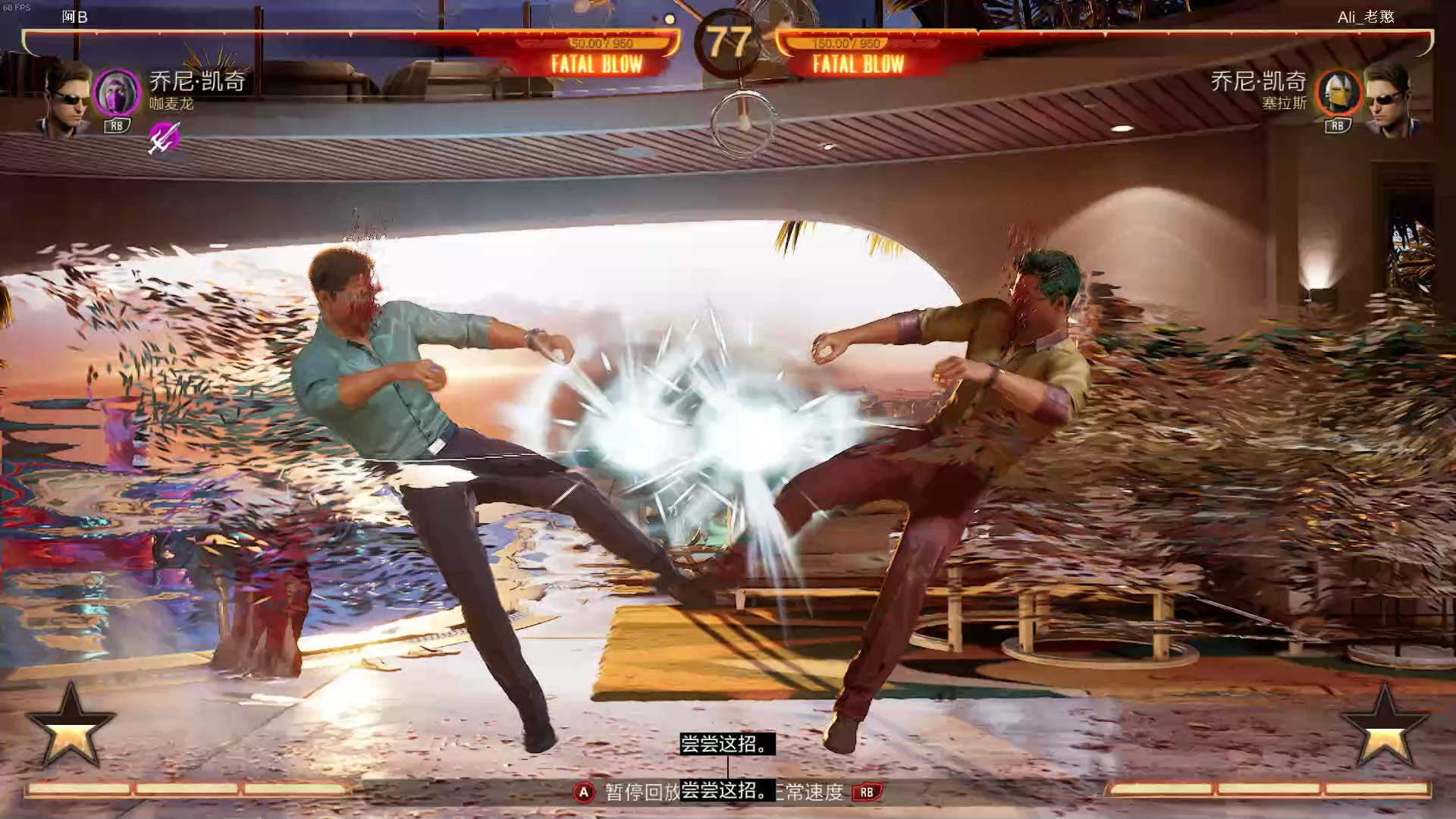Click the purple Khameleon kameo icon
1456x819 pixels.
tap(117, 93)
